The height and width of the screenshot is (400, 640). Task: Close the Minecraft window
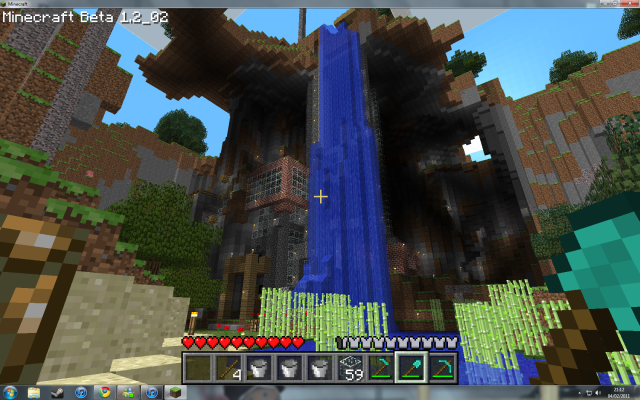(x=627, y=4)
